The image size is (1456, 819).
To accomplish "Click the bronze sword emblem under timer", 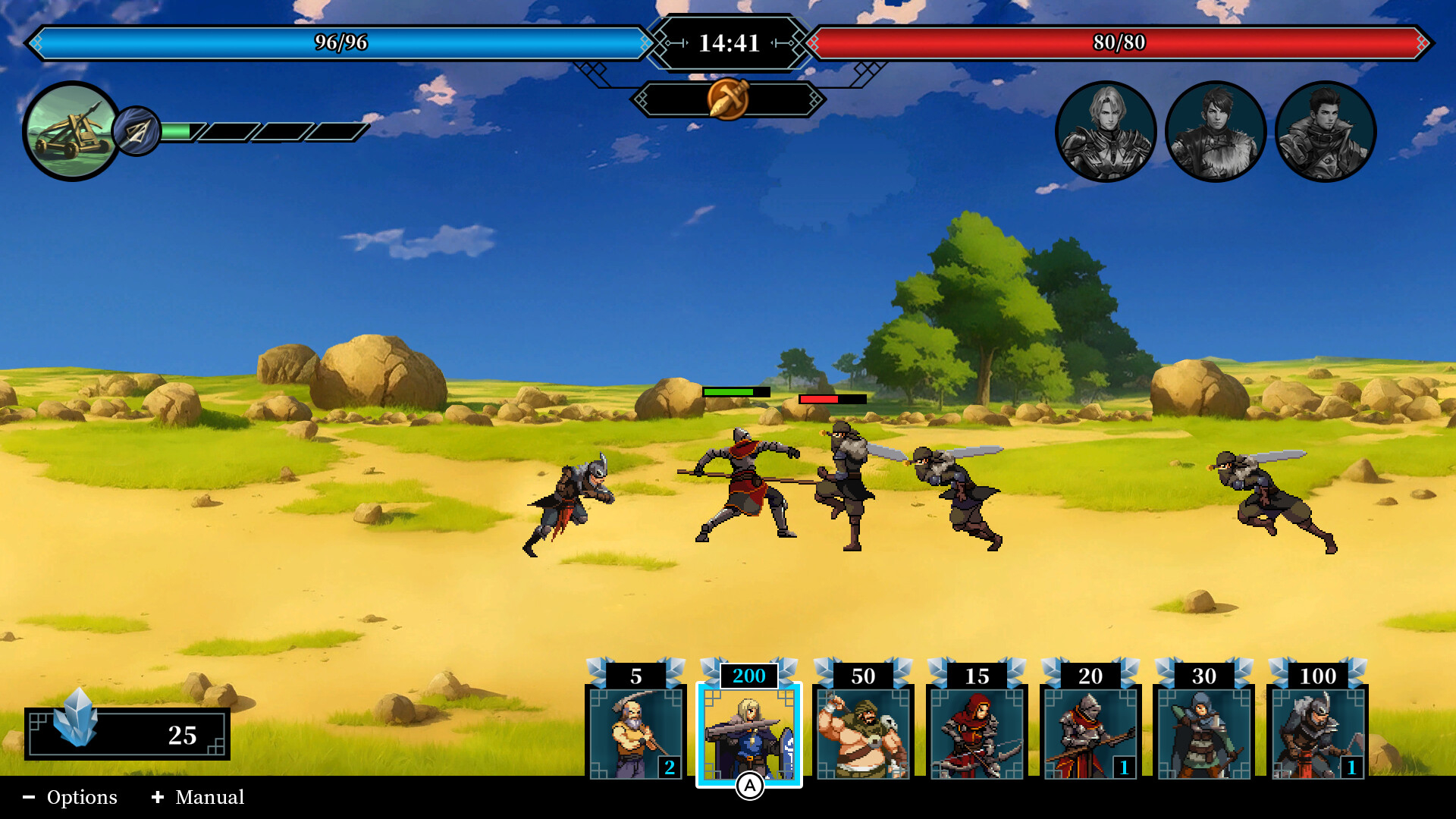I will click(x=728, y=99).
